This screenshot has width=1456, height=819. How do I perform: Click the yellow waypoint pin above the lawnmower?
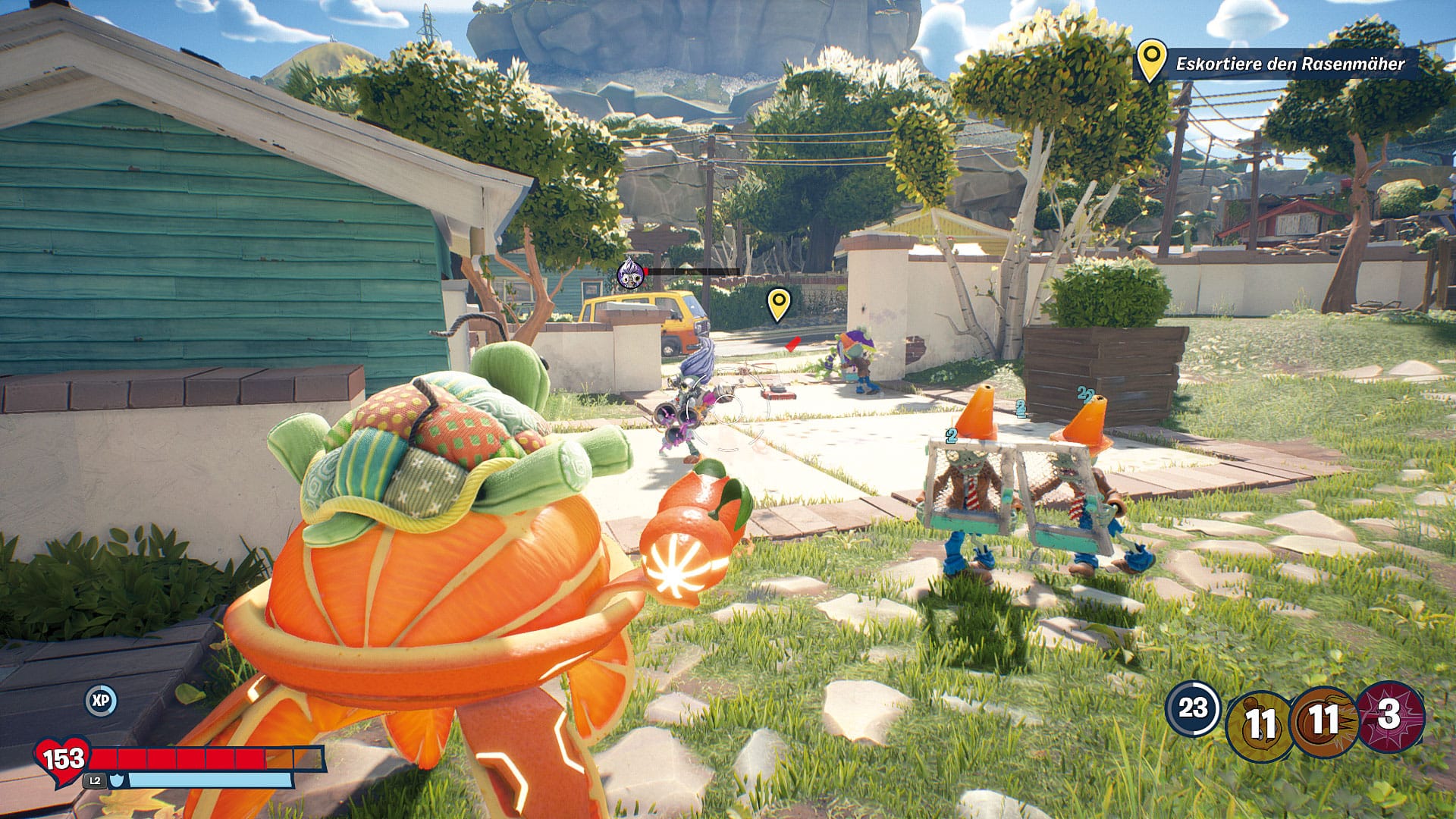tap(778, 303)
